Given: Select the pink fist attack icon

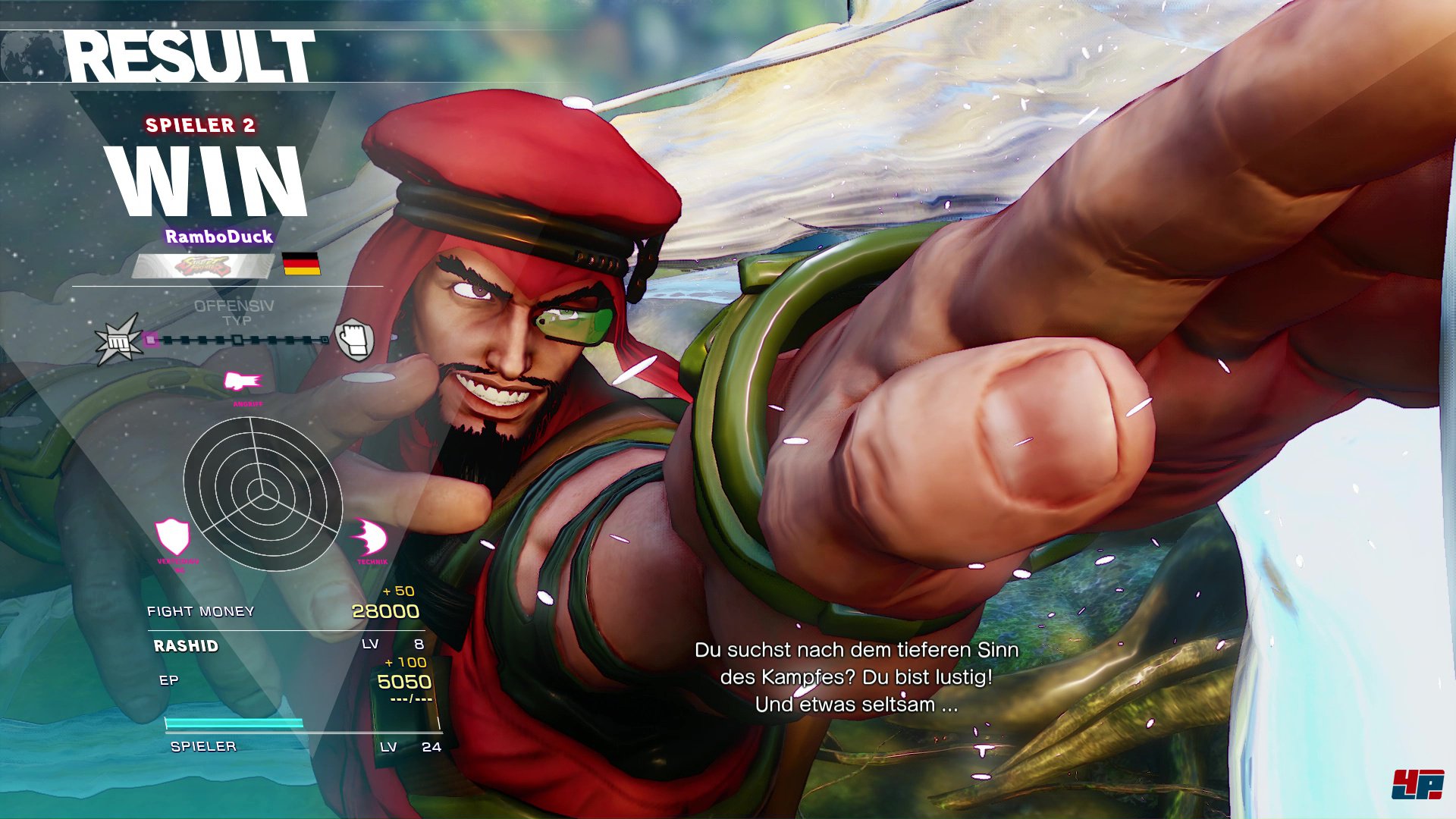Looking at the screenshot, I should pos(243,381).
